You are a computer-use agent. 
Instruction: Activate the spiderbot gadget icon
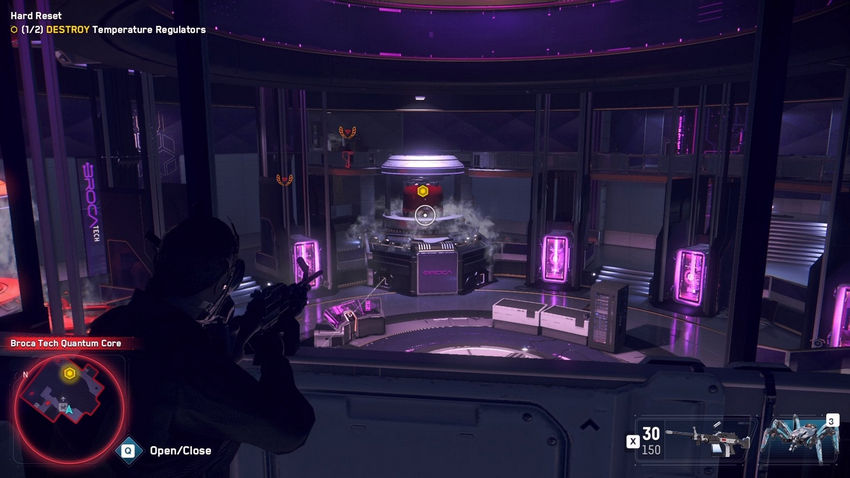797,437
